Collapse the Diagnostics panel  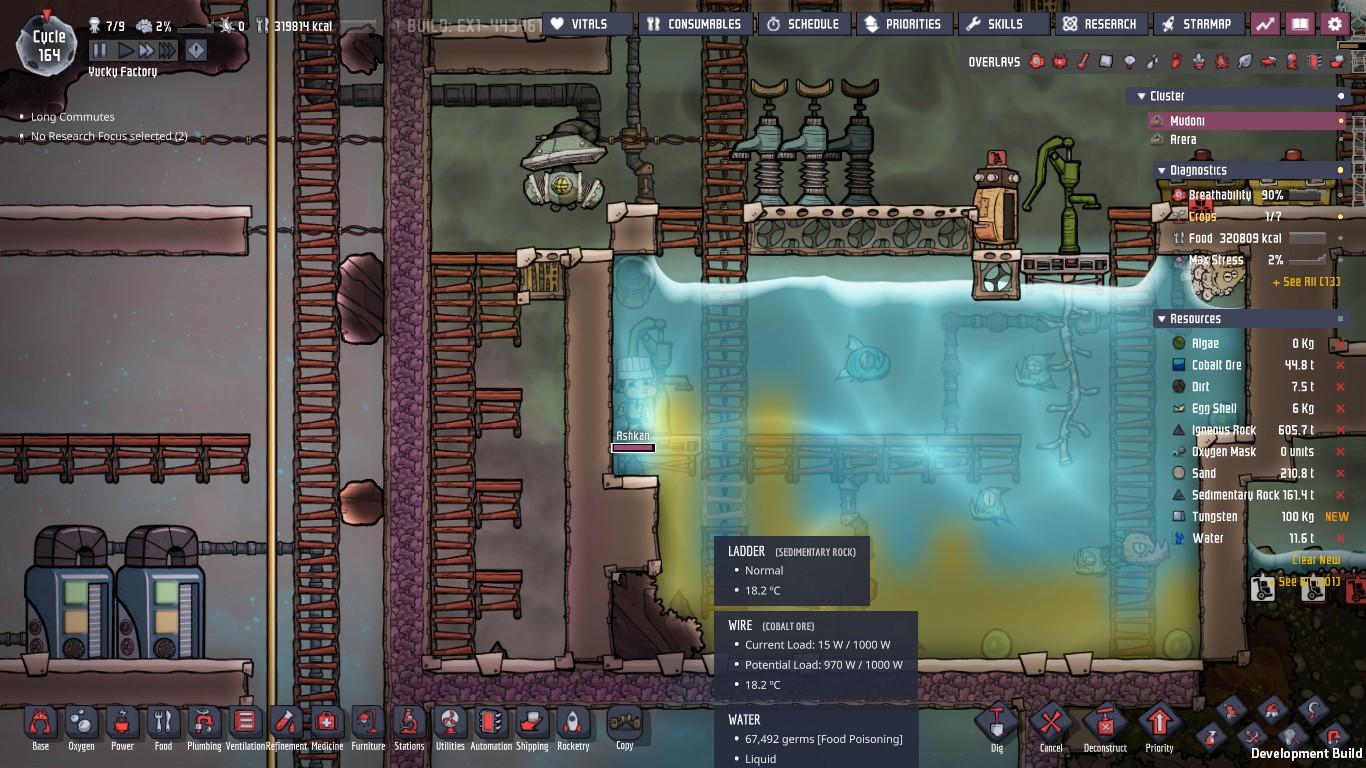(1161, 170)
